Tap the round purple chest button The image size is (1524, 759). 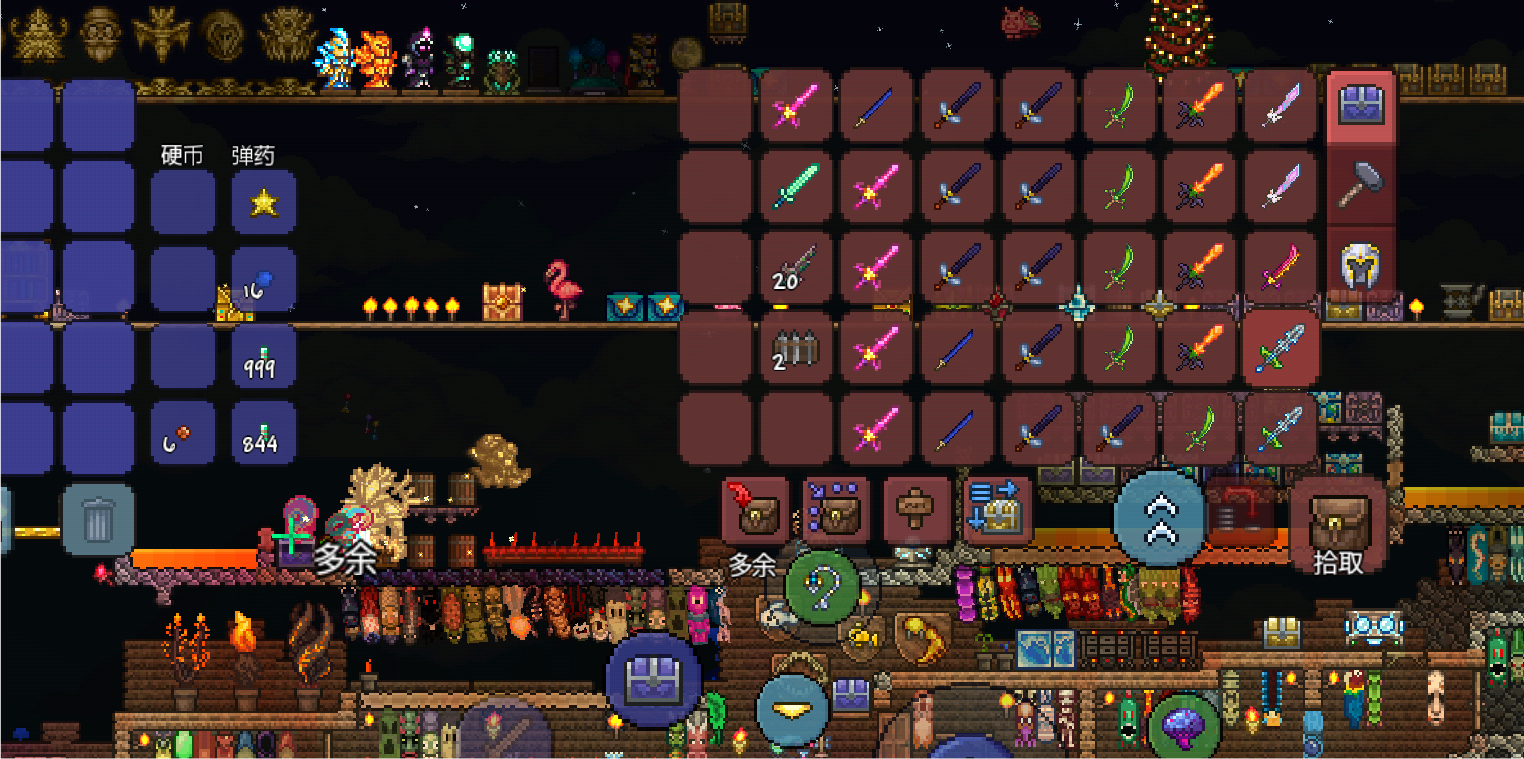tap(653, 680)
